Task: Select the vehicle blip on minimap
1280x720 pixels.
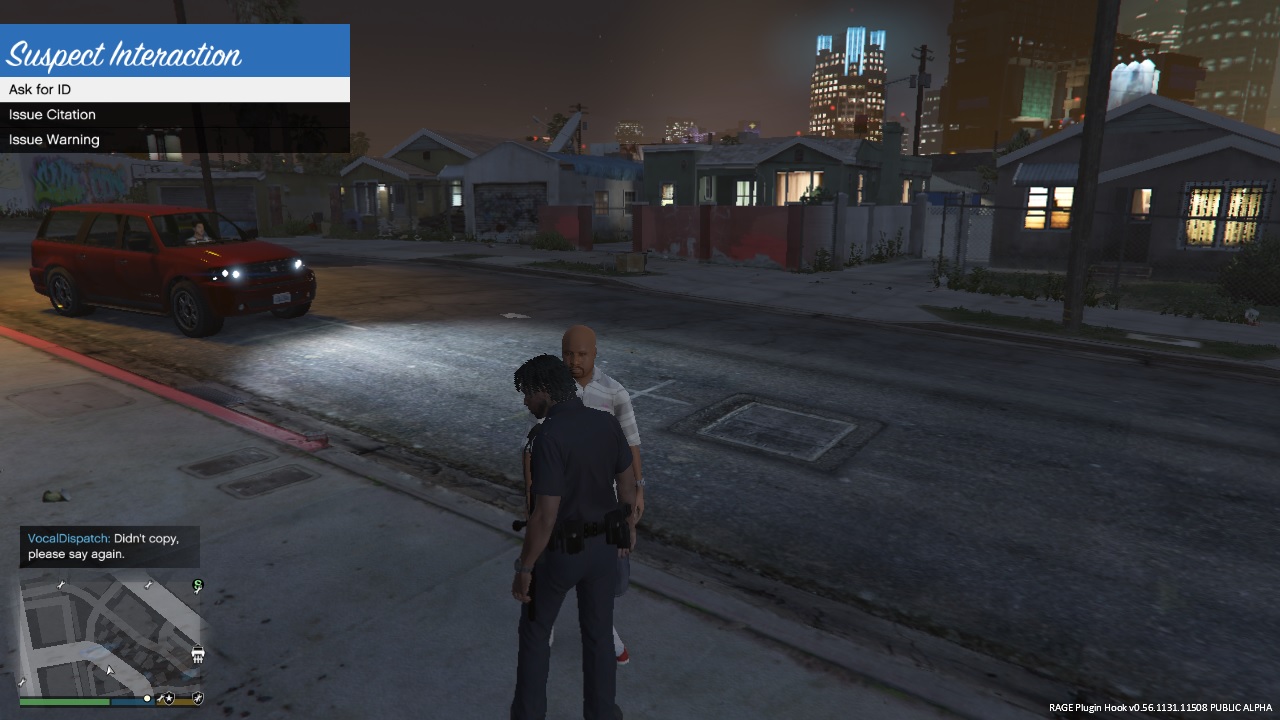Action: 198,655
